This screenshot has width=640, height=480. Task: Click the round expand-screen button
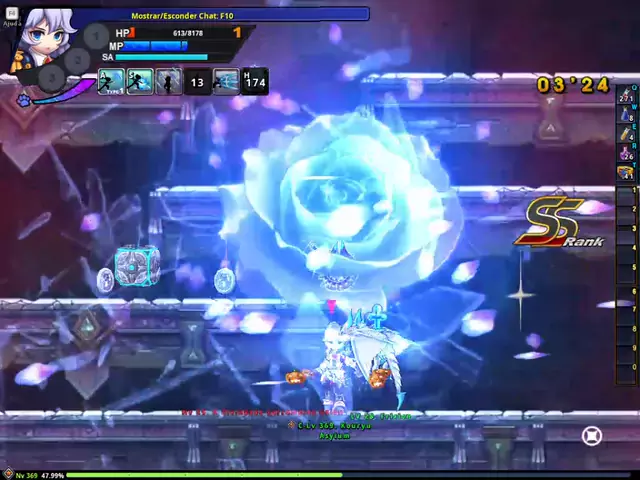coord(592,435)
